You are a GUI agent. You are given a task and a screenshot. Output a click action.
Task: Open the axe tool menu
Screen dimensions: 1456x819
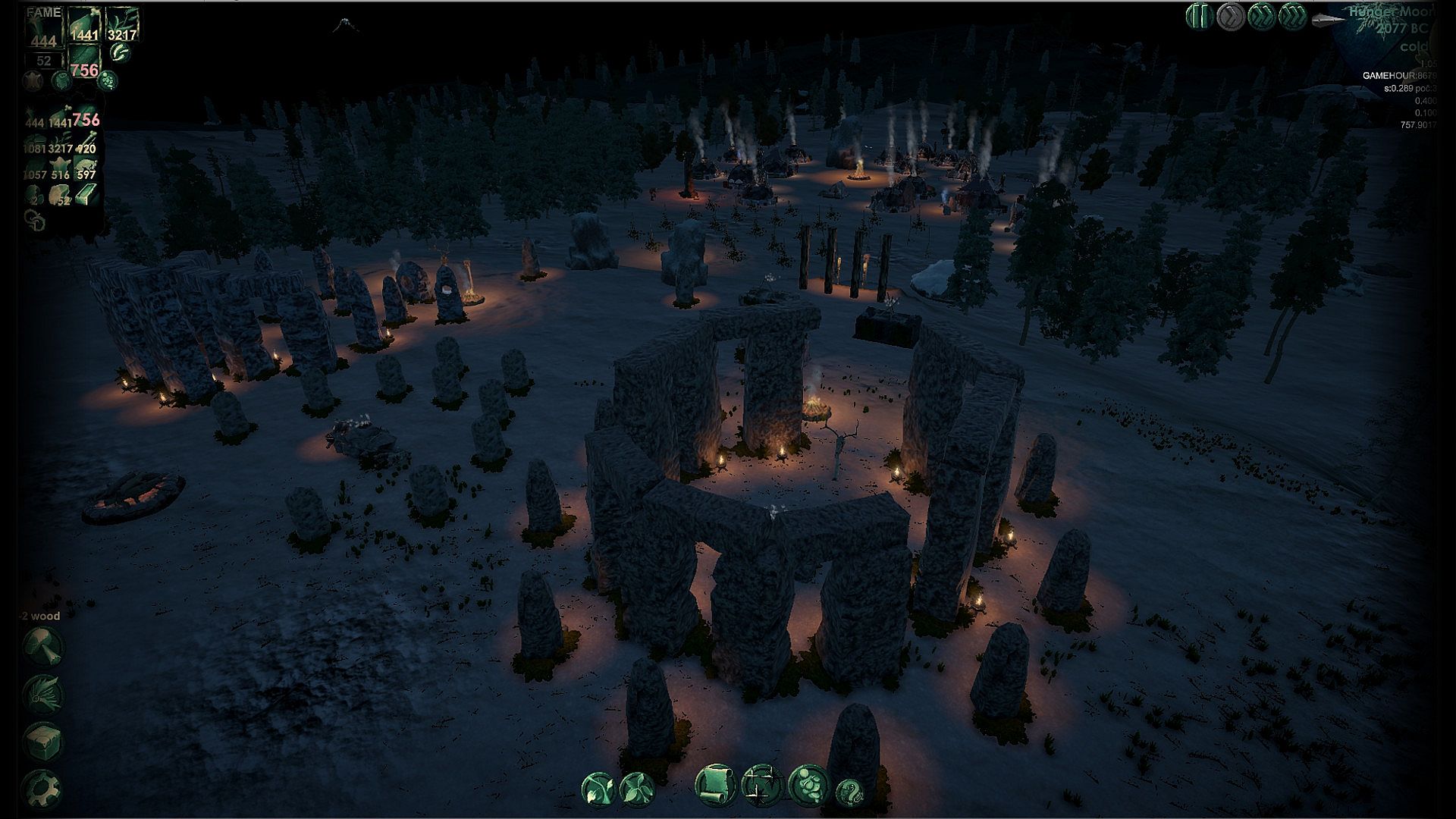pos(42,645)
